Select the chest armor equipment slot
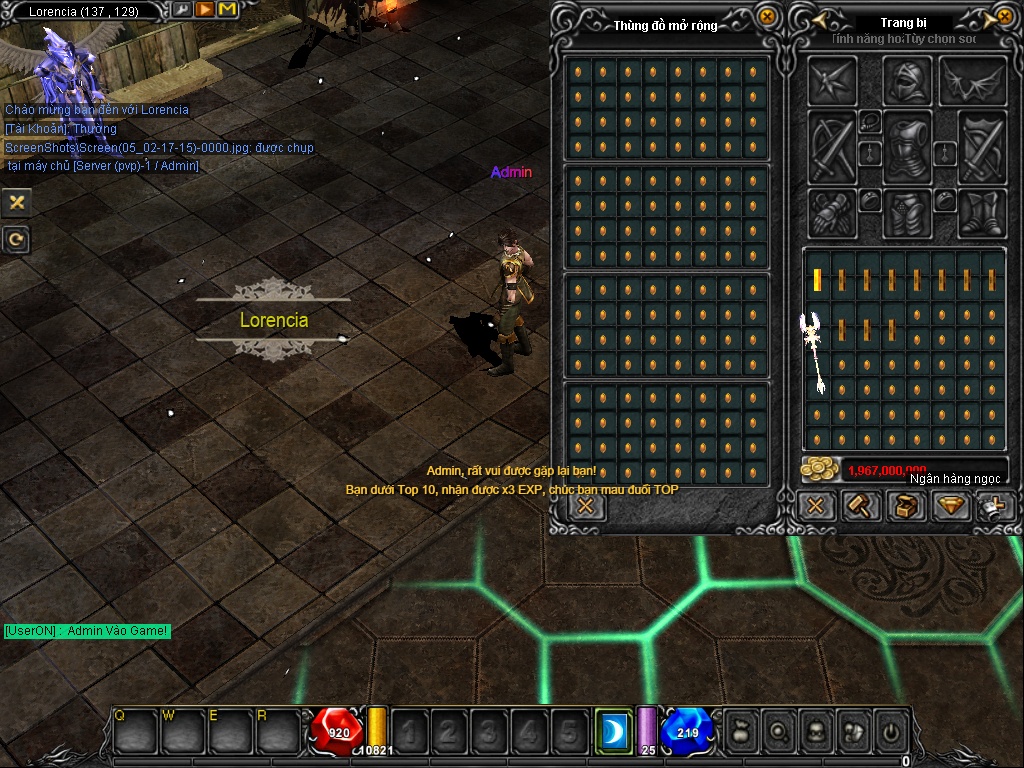Image resolution: width=1024 pixels, height=768 pixels. [907, 146]
